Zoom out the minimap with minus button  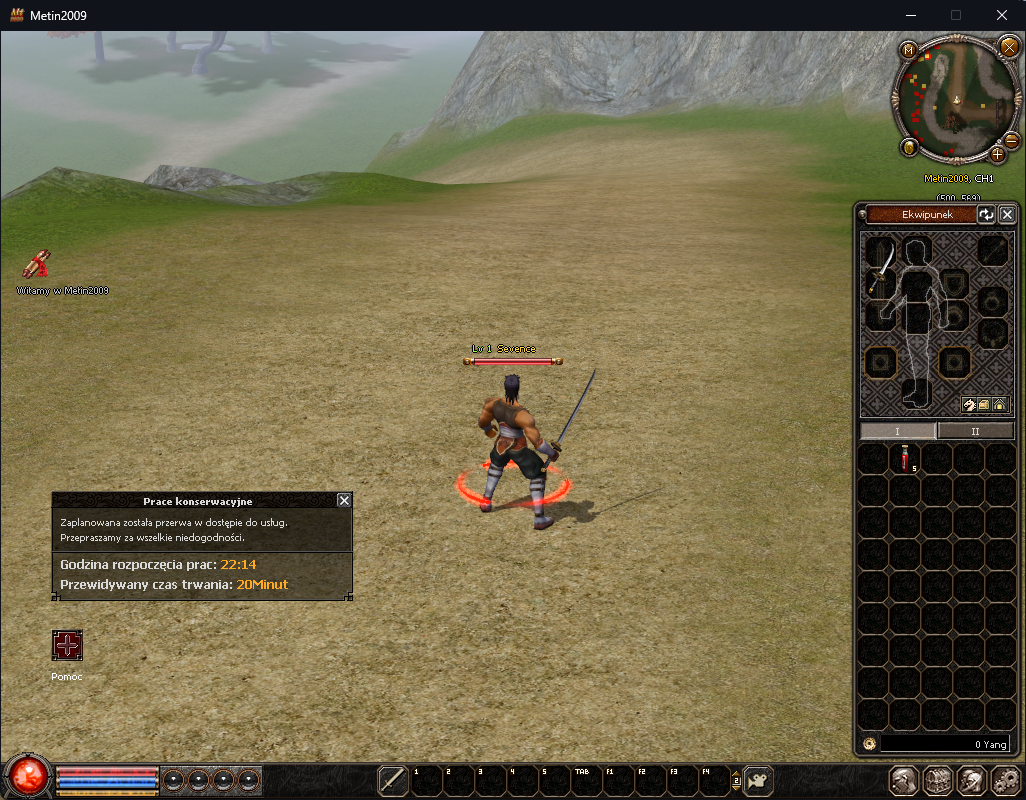(x=1011, y=141)
